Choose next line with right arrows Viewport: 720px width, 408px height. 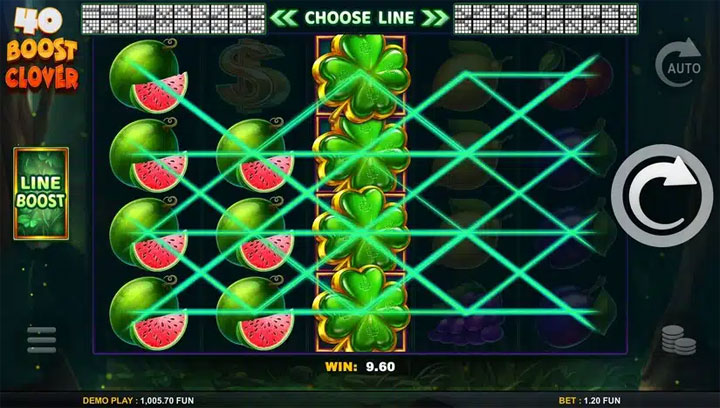click(x=434, y=18)
